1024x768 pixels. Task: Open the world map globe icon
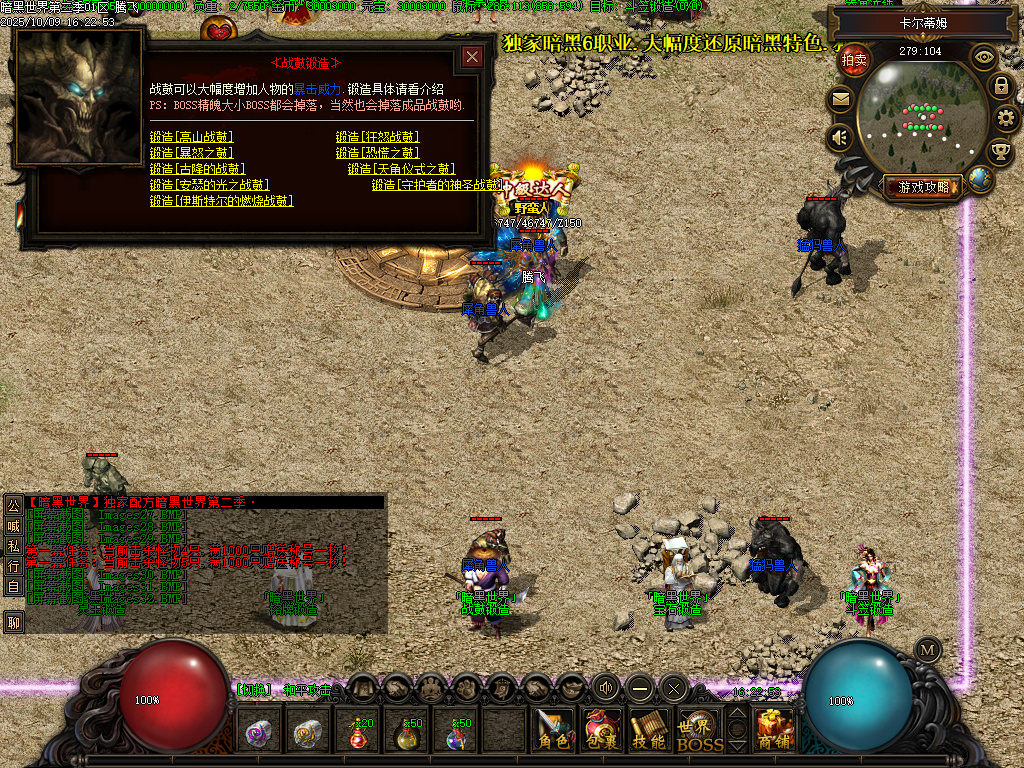981,180
